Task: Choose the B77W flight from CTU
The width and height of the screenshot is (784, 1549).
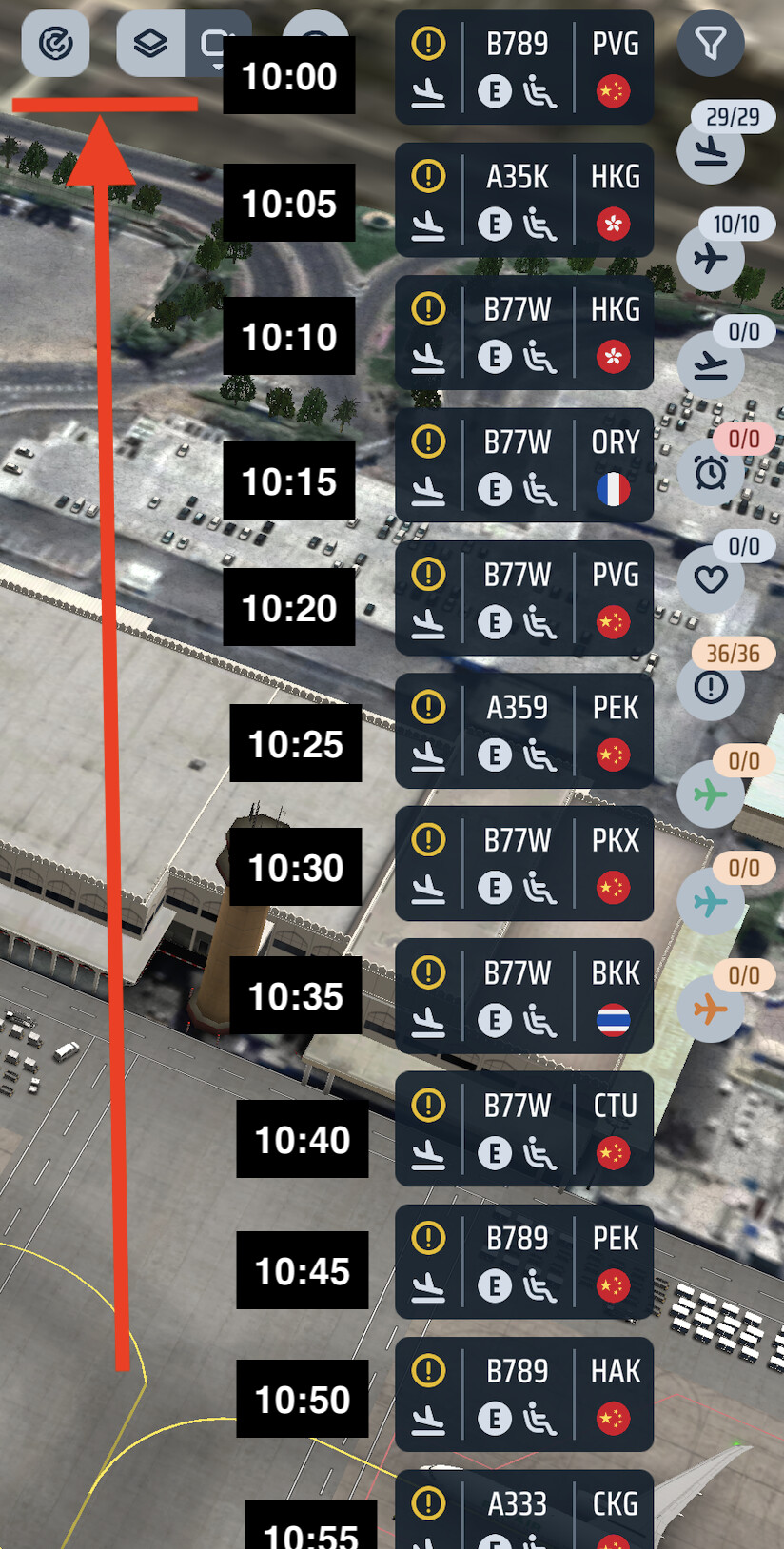Action: coord(523,1128)
